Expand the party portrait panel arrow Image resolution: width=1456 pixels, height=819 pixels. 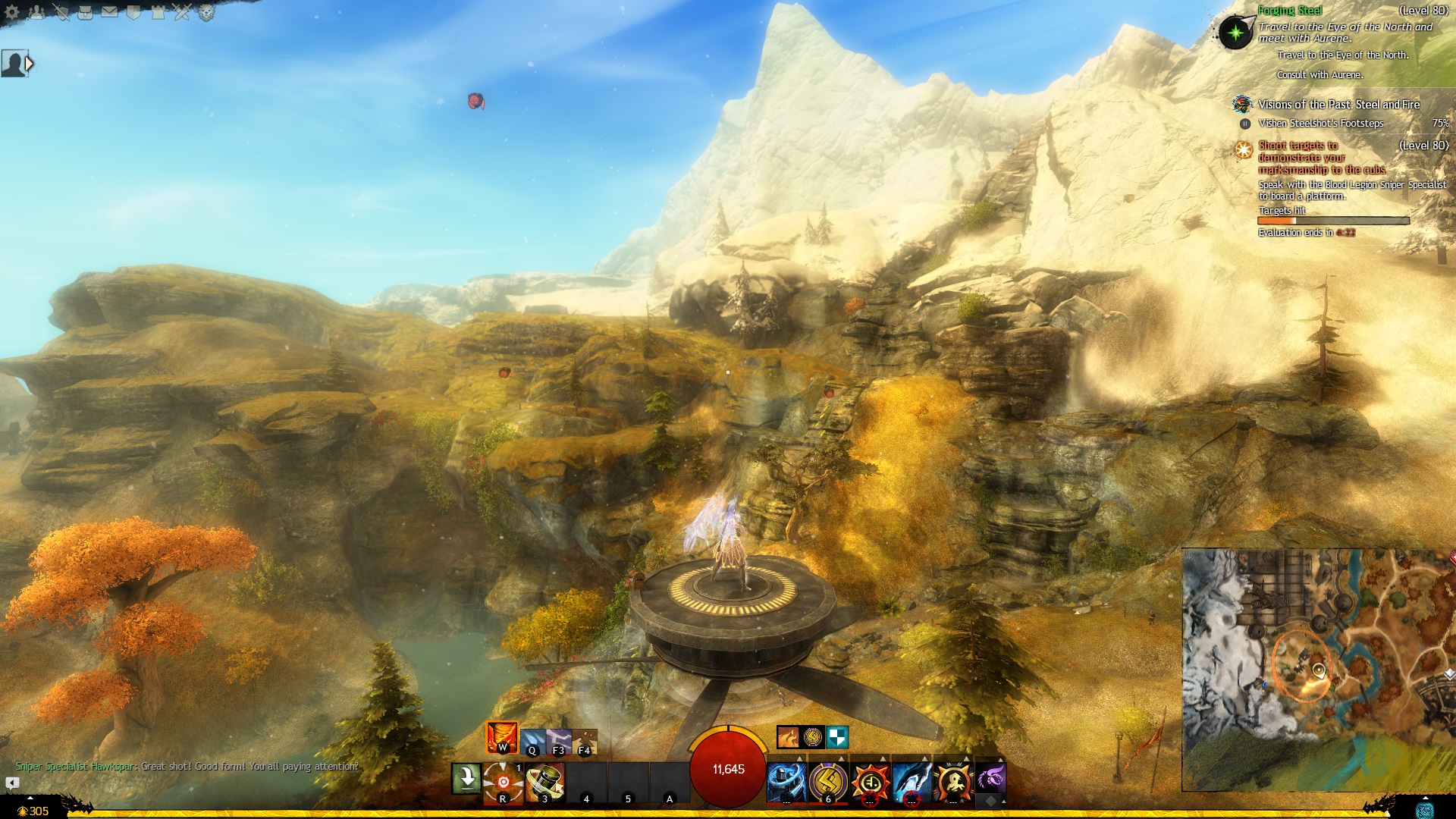[x=30, y=64]
